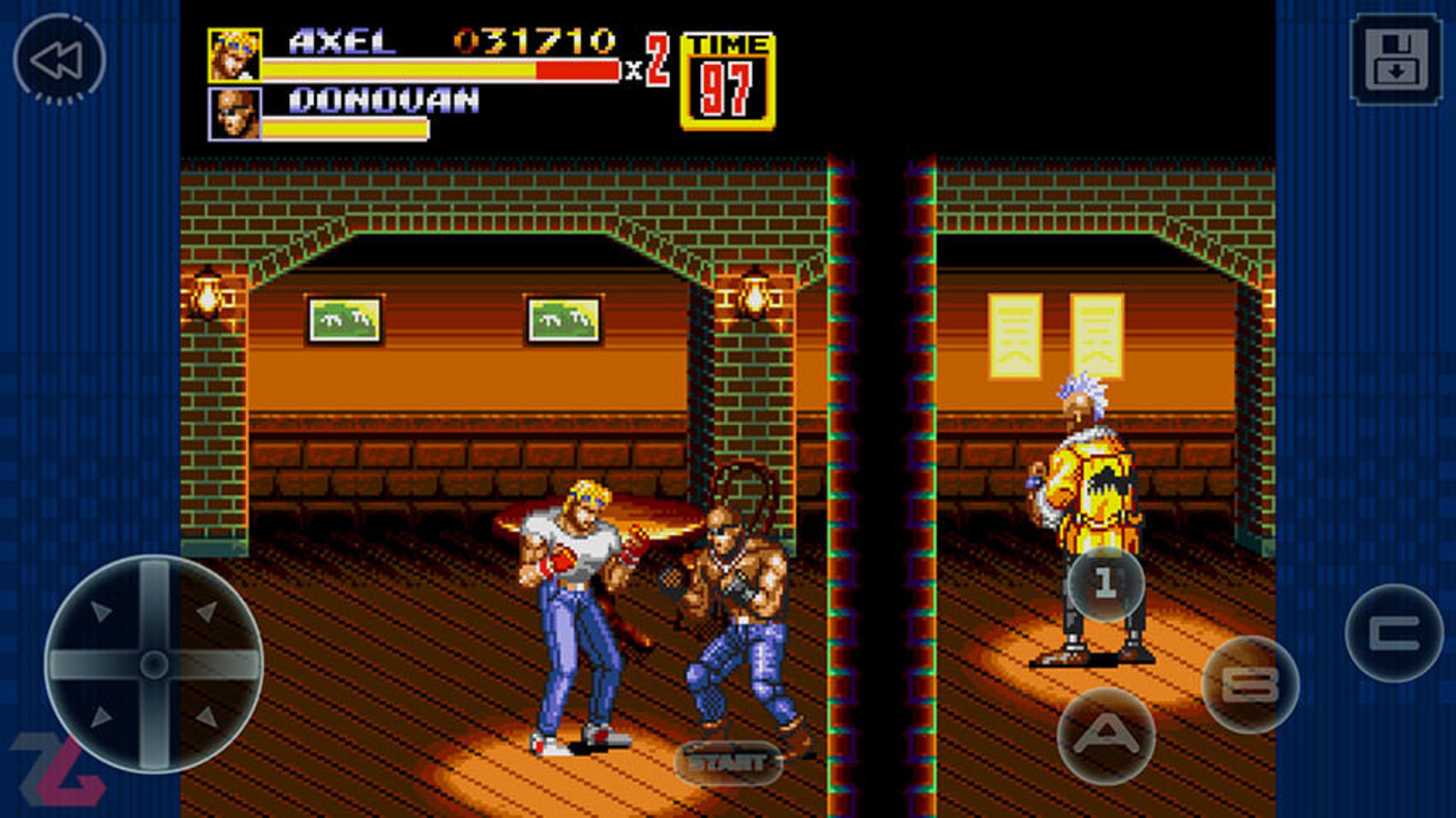This screenshot has width=1456, height=818.
Task: Tap the virtual A button
Action: [x=1106, y=734]
